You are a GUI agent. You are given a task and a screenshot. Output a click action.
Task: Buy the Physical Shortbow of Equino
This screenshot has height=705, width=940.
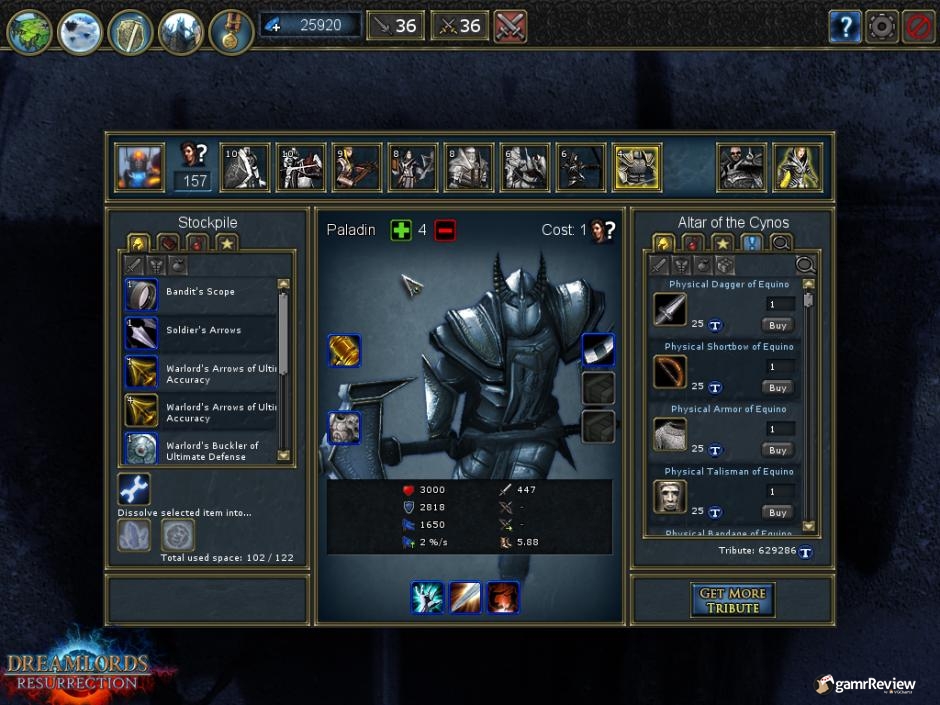778,388
